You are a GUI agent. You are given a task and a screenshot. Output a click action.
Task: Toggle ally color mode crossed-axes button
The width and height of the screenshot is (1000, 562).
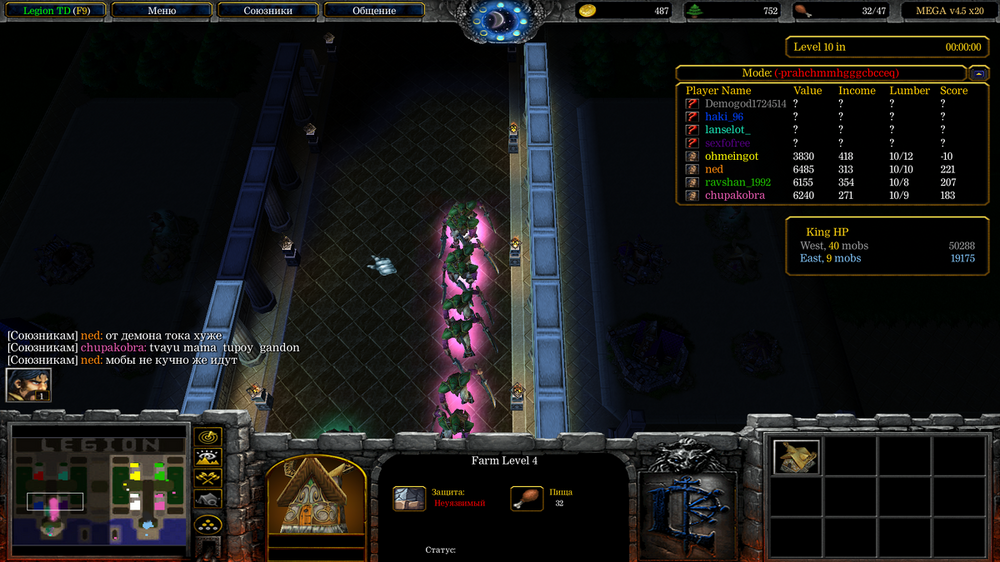(x=208, y=479)
